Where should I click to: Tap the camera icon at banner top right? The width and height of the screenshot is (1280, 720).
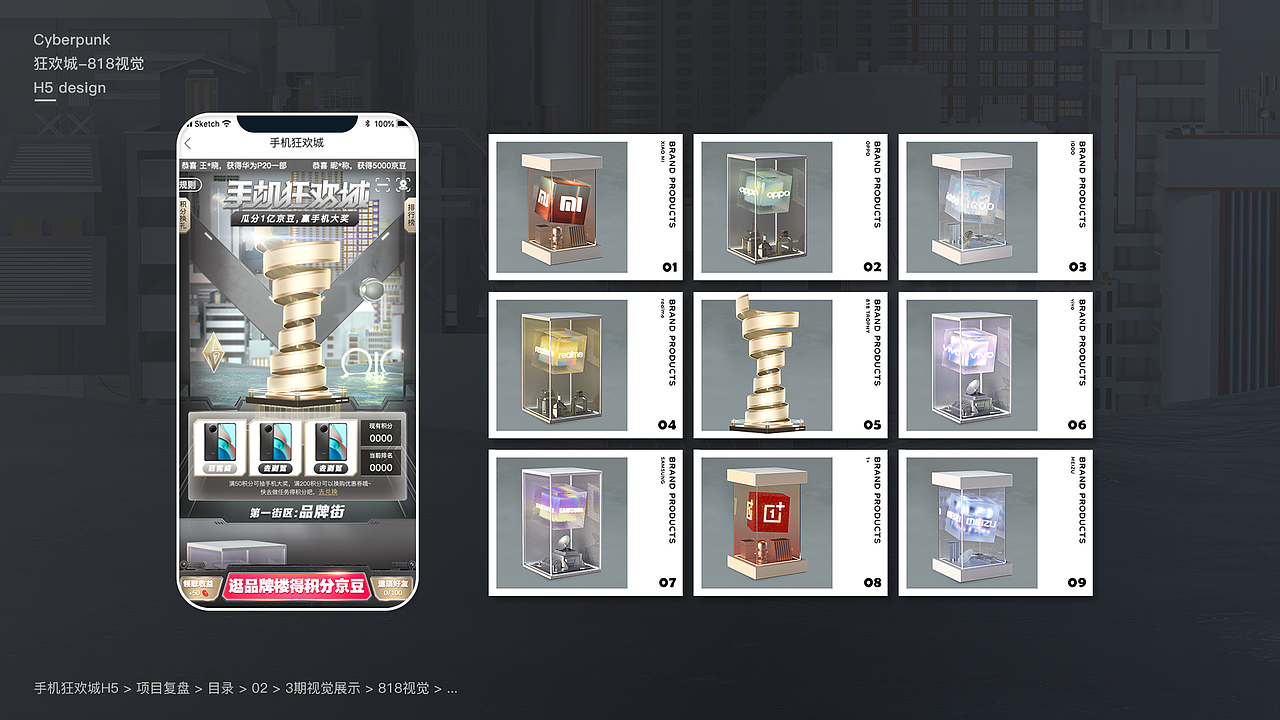point(402,187)
